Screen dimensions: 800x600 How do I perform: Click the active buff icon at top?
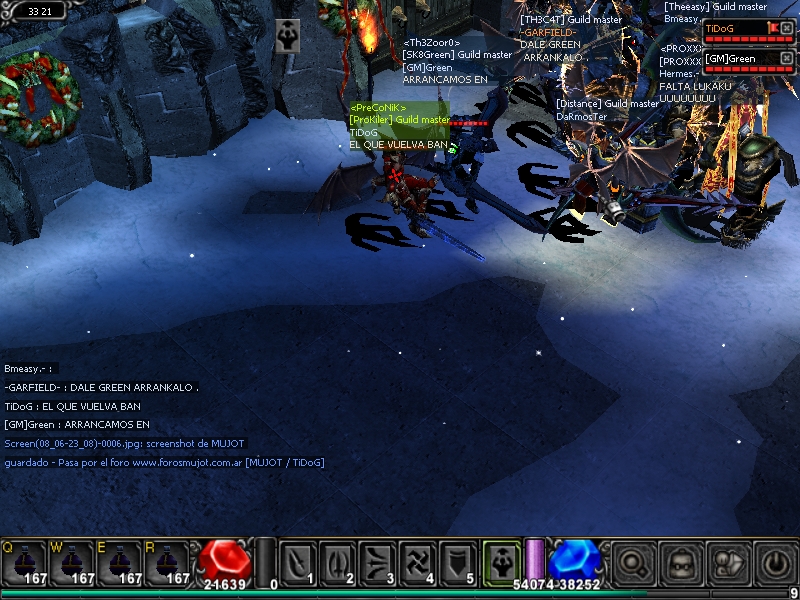coord(288,31)
